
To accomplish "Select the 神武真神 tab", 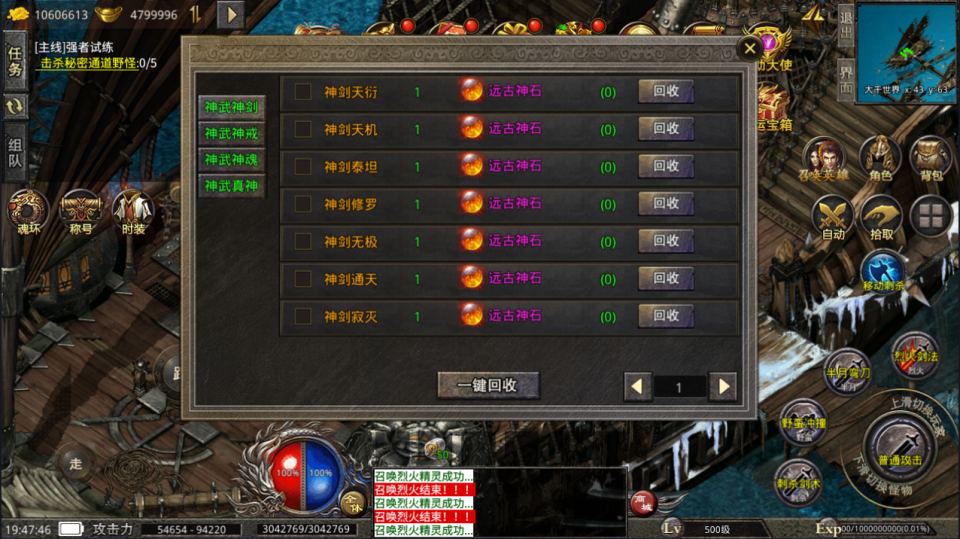I will tap(231, 185).
